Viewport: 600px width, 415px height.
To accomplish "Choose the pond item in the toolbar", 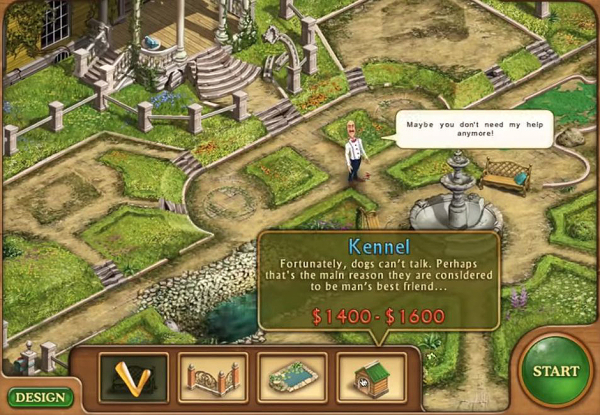I will pyautogui.click(x=292, y=378).
